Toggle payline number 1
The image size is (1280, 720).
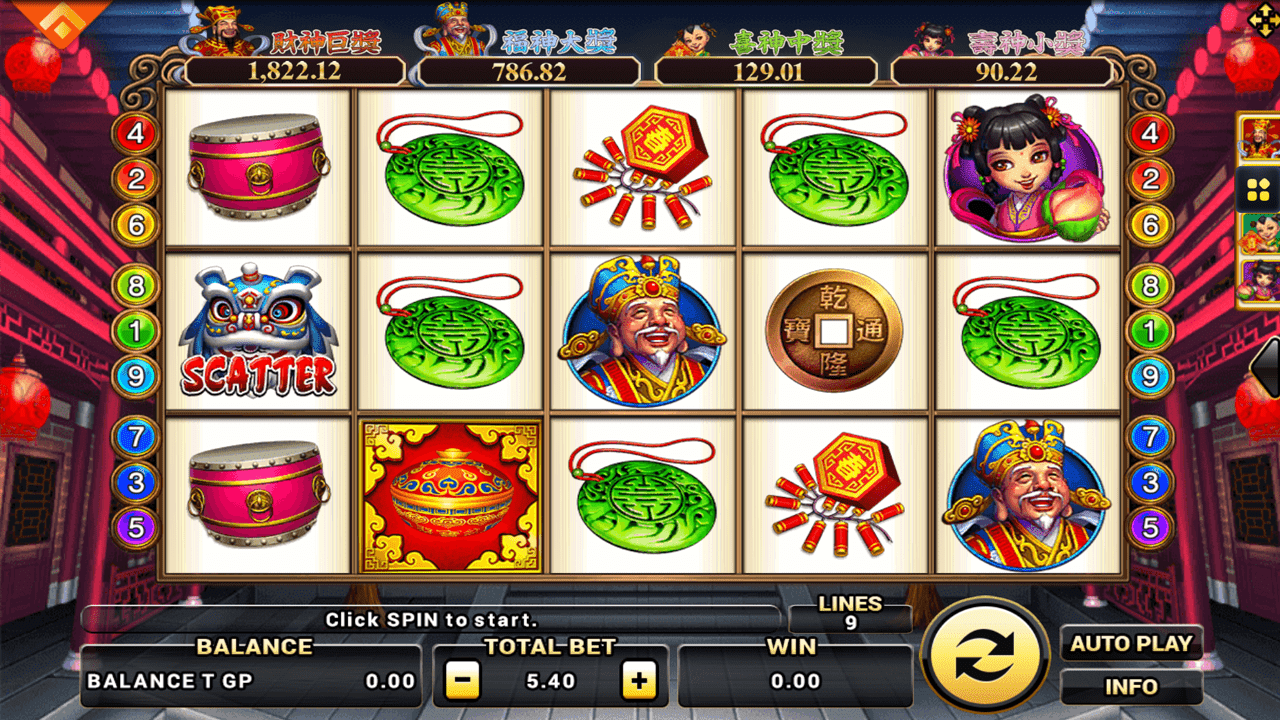(133, 330)
